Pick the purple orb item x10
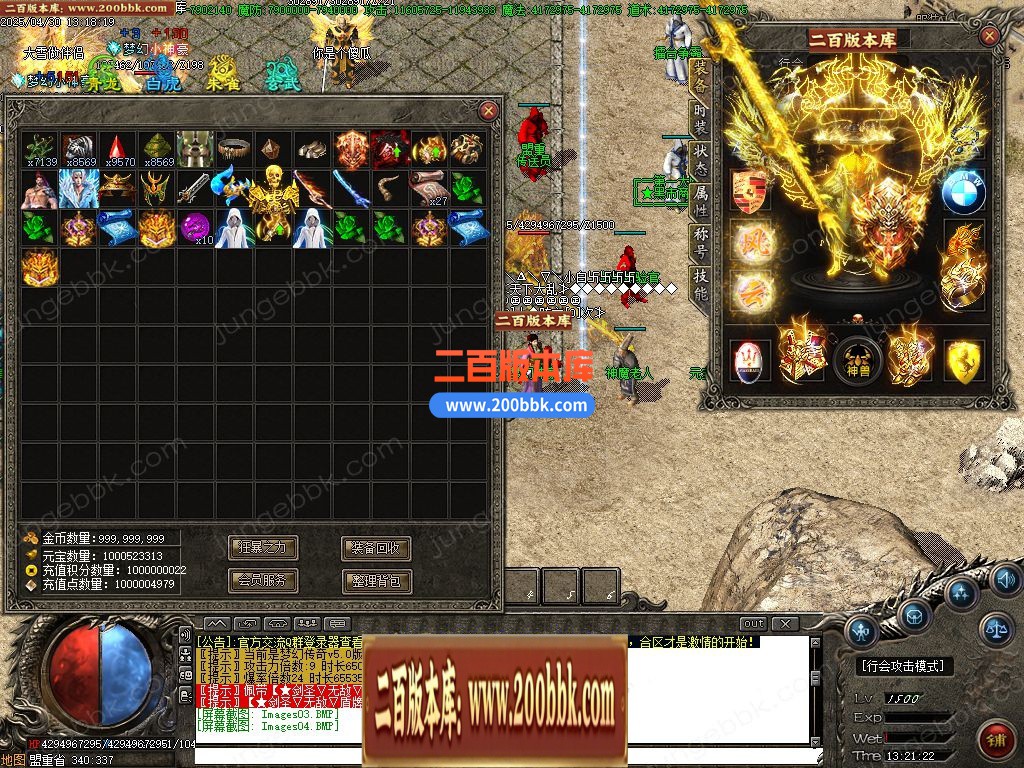1024x768 pixels. click(x=195, y=227)
